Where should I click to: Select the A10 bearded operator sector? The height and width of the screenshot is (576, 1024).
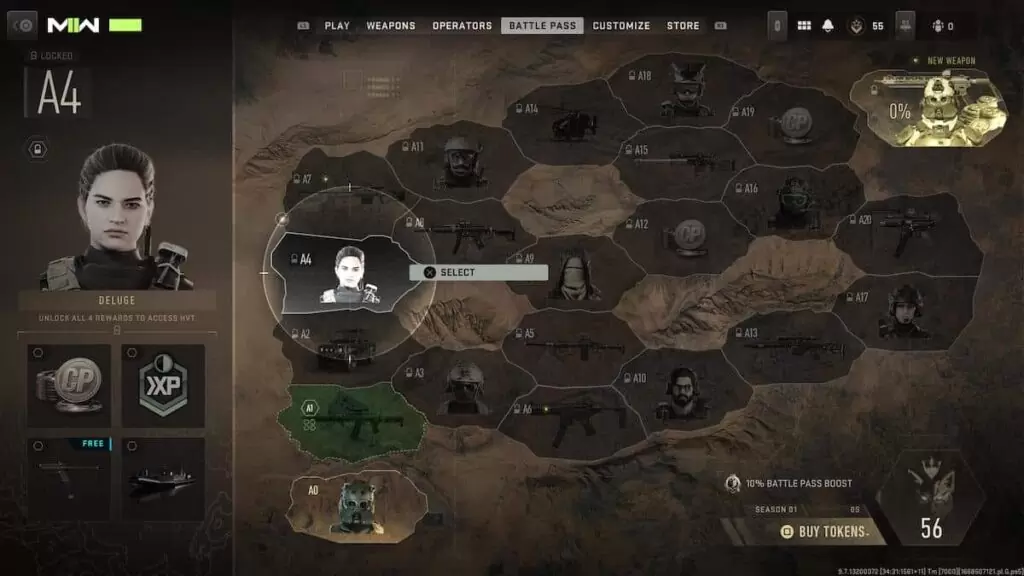[680, 393]
